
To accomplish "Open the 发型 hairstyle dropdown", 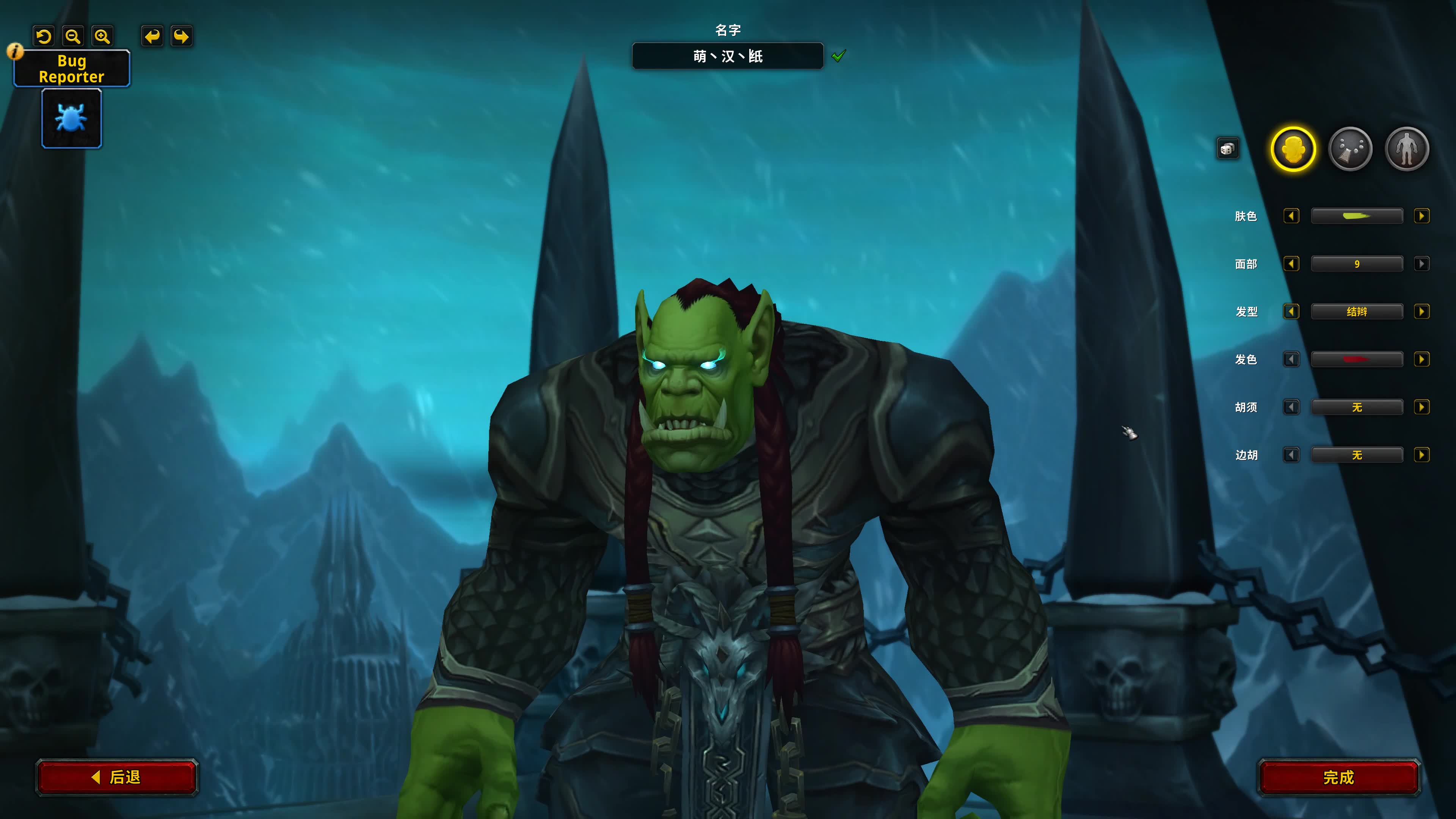I will pyautogui.click(x=1357, y=311).
